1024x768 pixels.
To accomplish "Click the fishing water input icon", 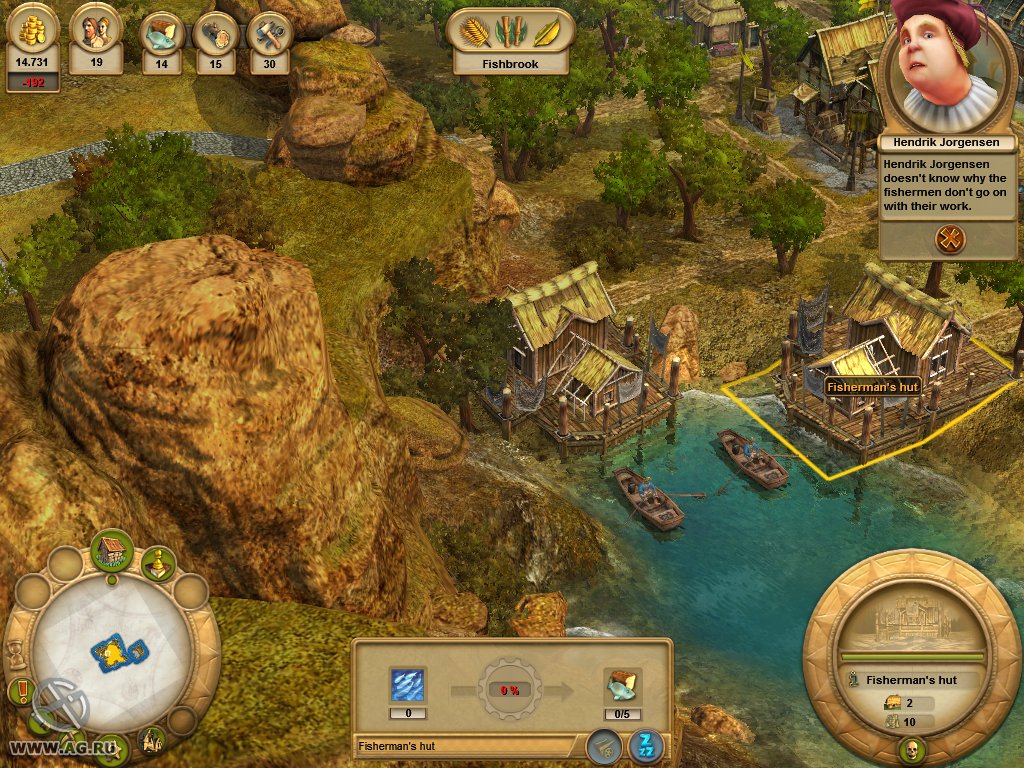I will coord(407,685).
